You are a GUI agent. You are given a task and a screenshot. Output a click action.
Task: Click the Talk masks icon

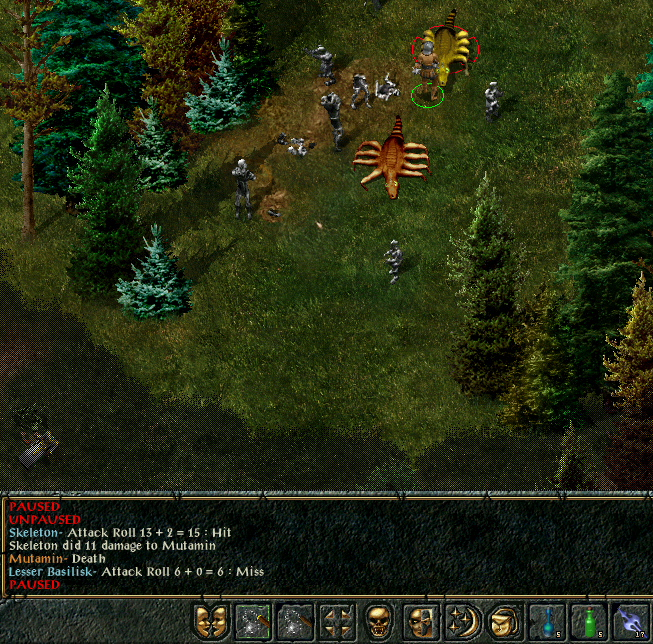[211, 621]
